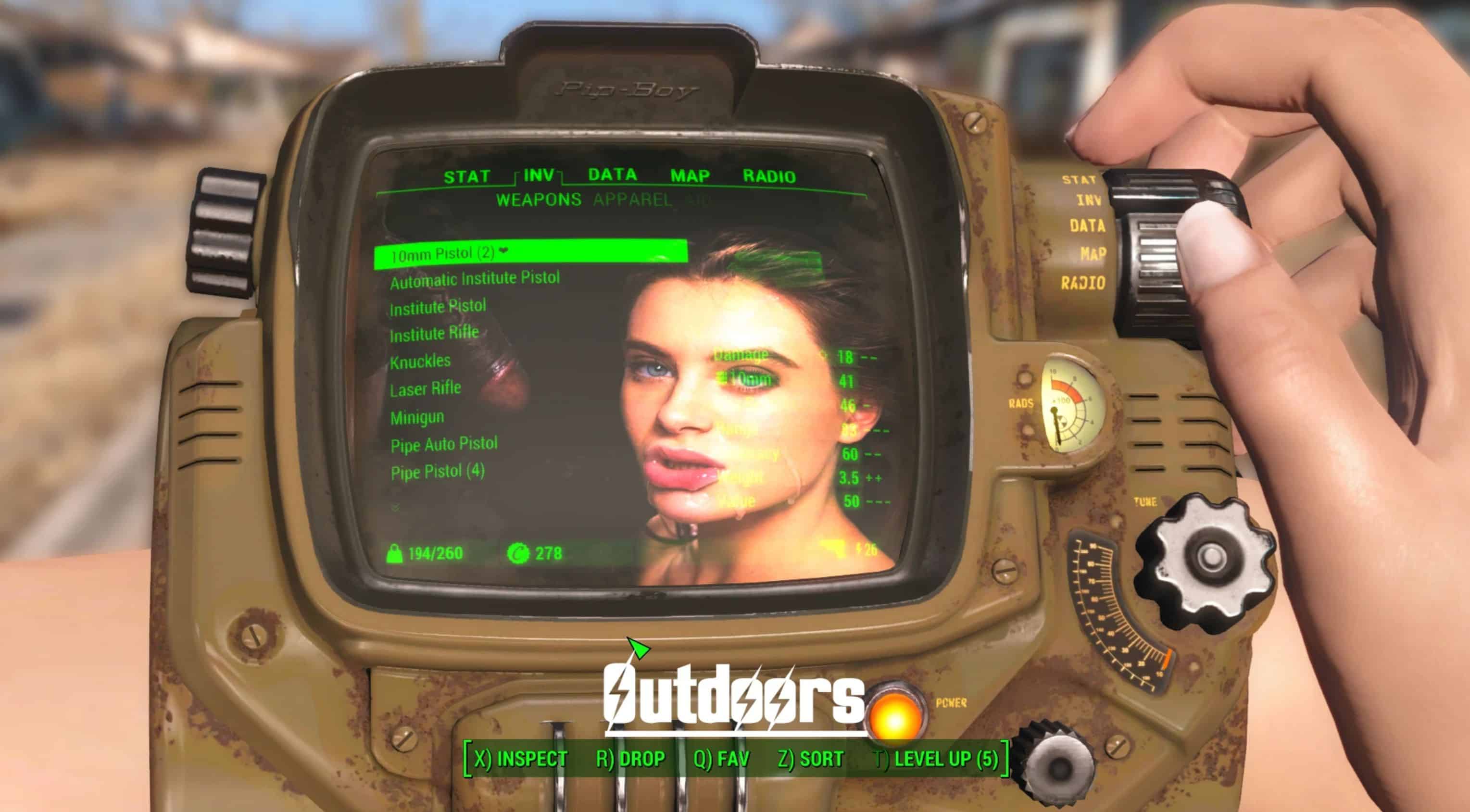Switch to the STAT tab
This screenshot has height=812, width=1470.
[467, 177]
